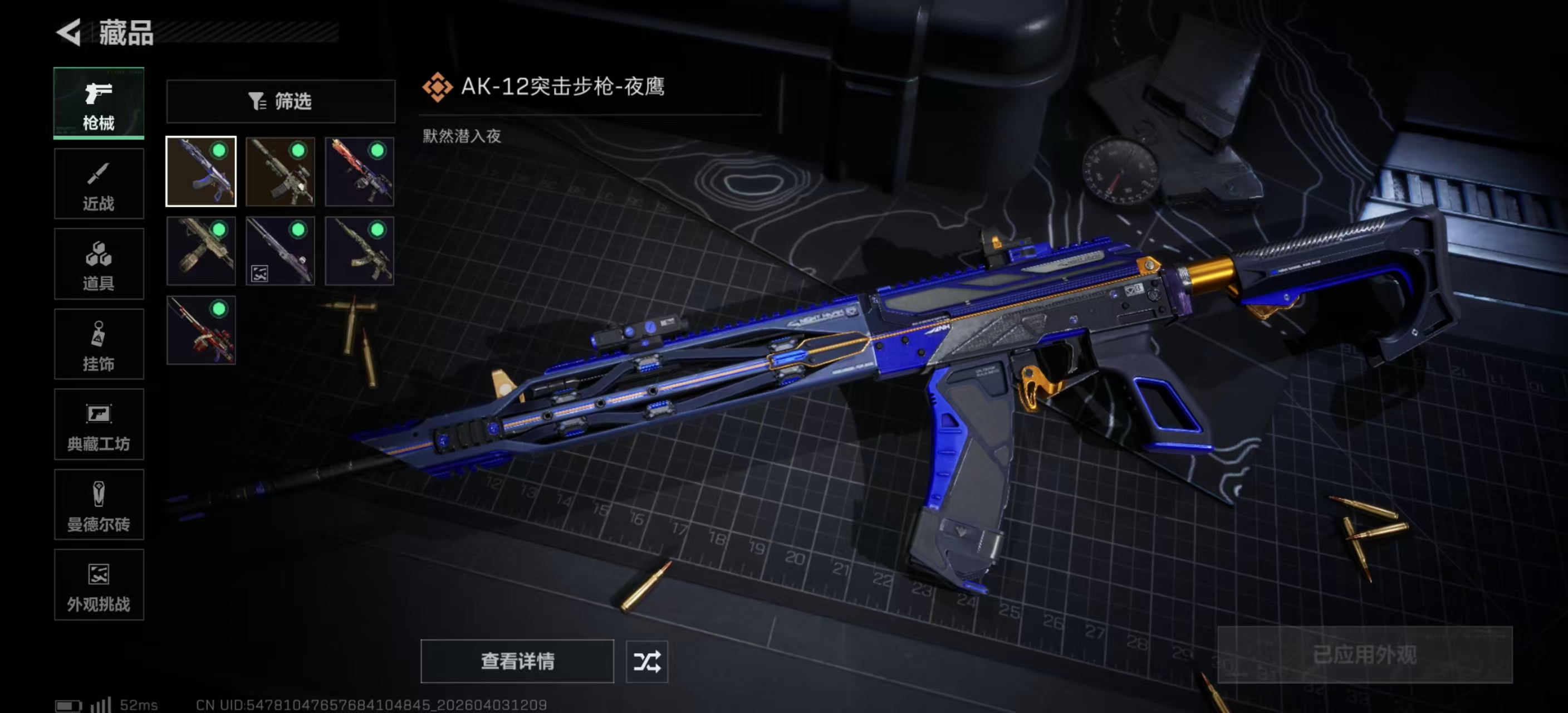The width and height of the screenshot is (1568, 713).
Task: Open the 近战 melee weapons category
Action: [x=99, y=184]
